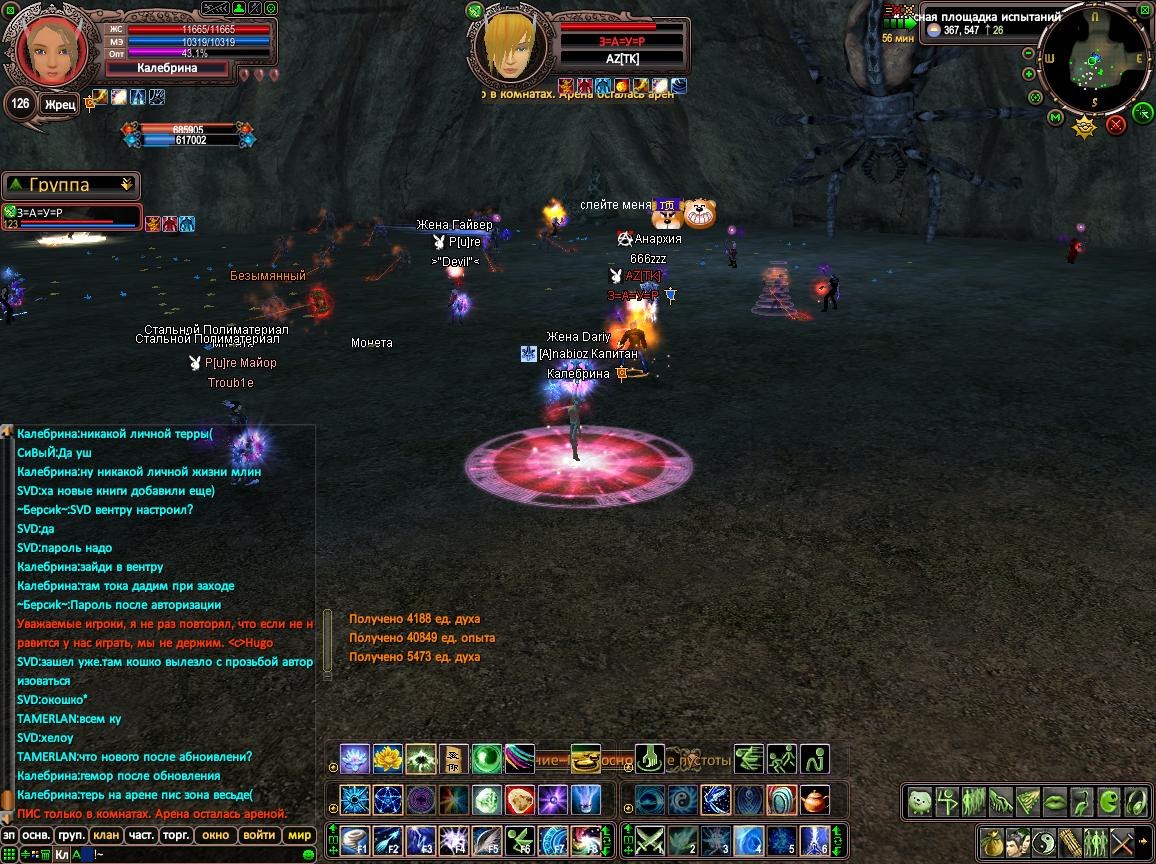Viewport: 1156px width, 864px height.
Task: Expand the Группа party panel header
Action: [70, 185]
